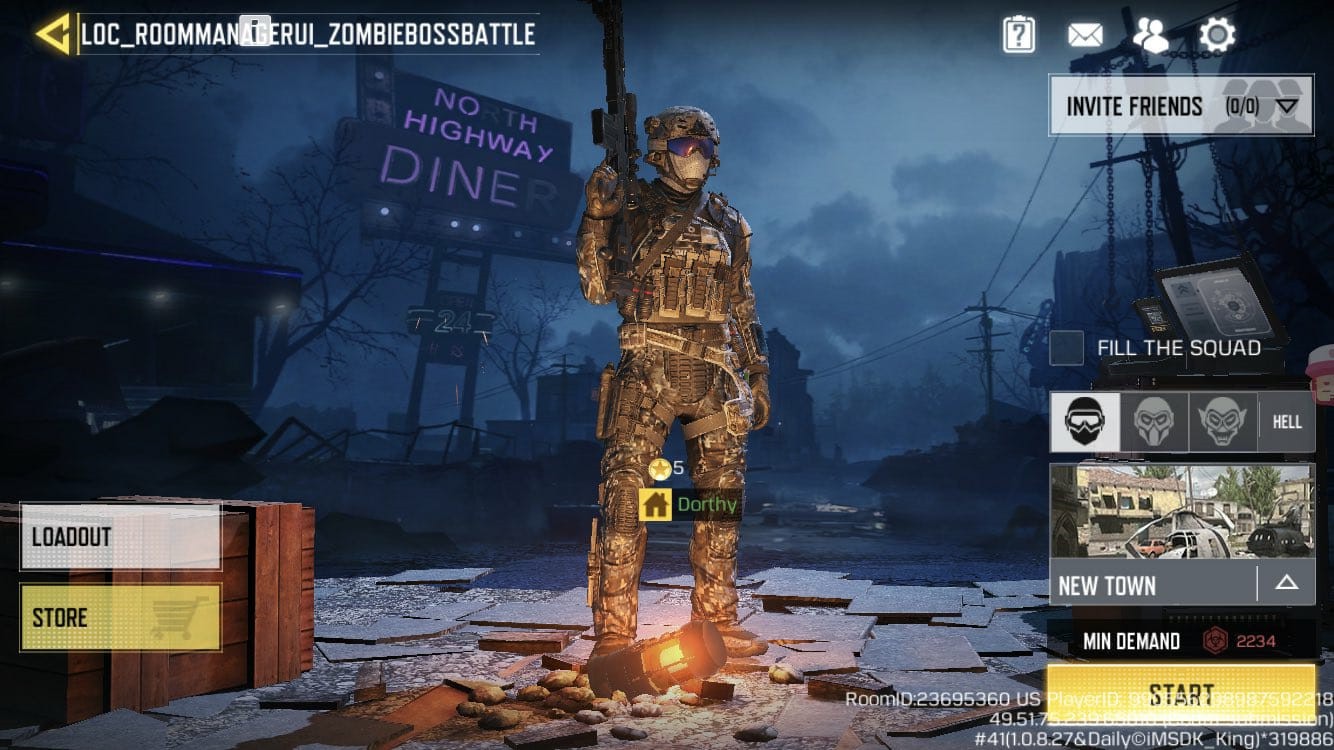The image size is (1334, 750).
Task: Click the New Town map thumbnail
Action: (1181, 511)
